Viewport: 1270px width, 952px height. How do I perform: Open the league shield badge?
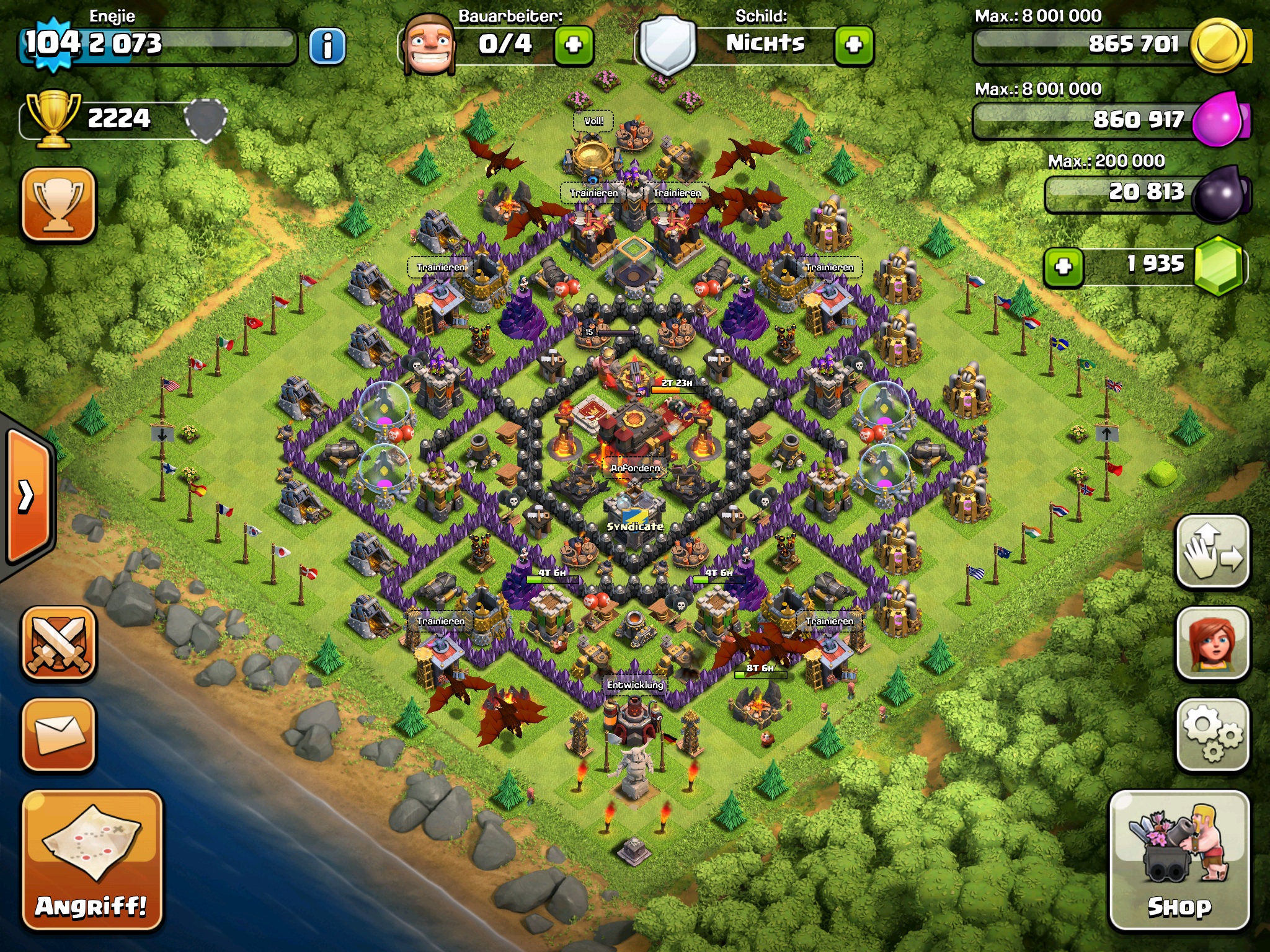pos(206,118)
